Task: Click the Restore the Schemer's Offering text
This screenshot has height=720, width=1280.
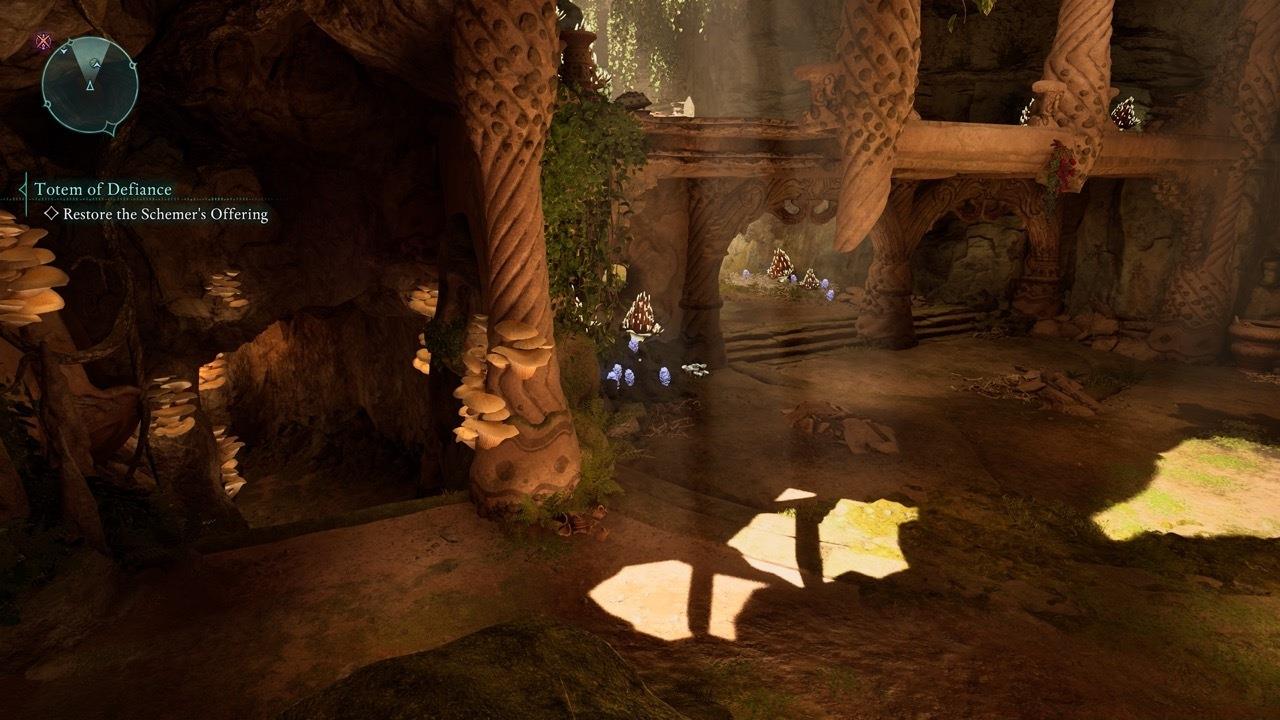Action: (x=165, y=212)
